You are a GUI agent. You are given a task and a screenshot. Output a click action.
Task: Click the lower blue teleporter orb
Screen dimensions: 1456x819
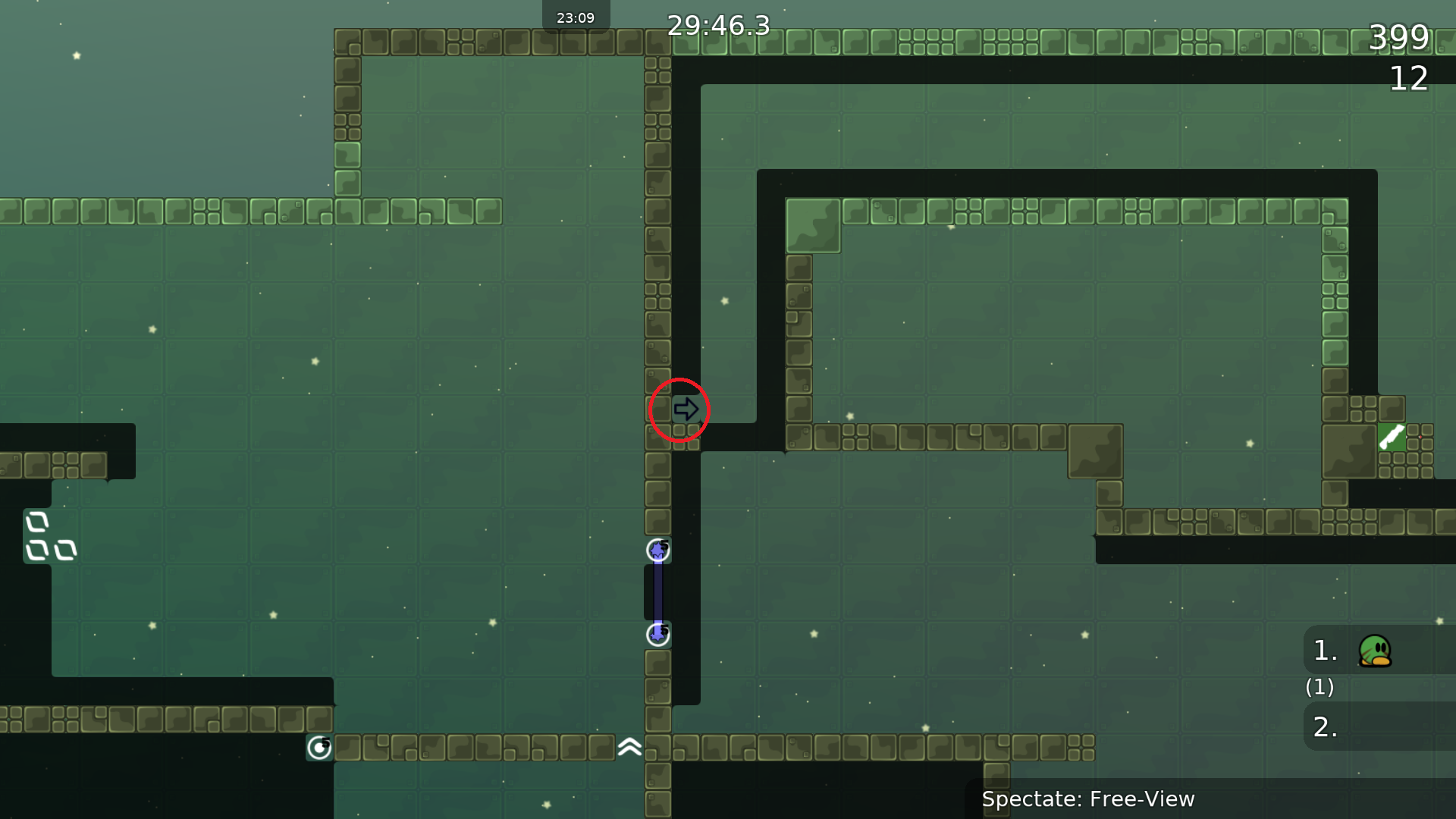point(658,634)
